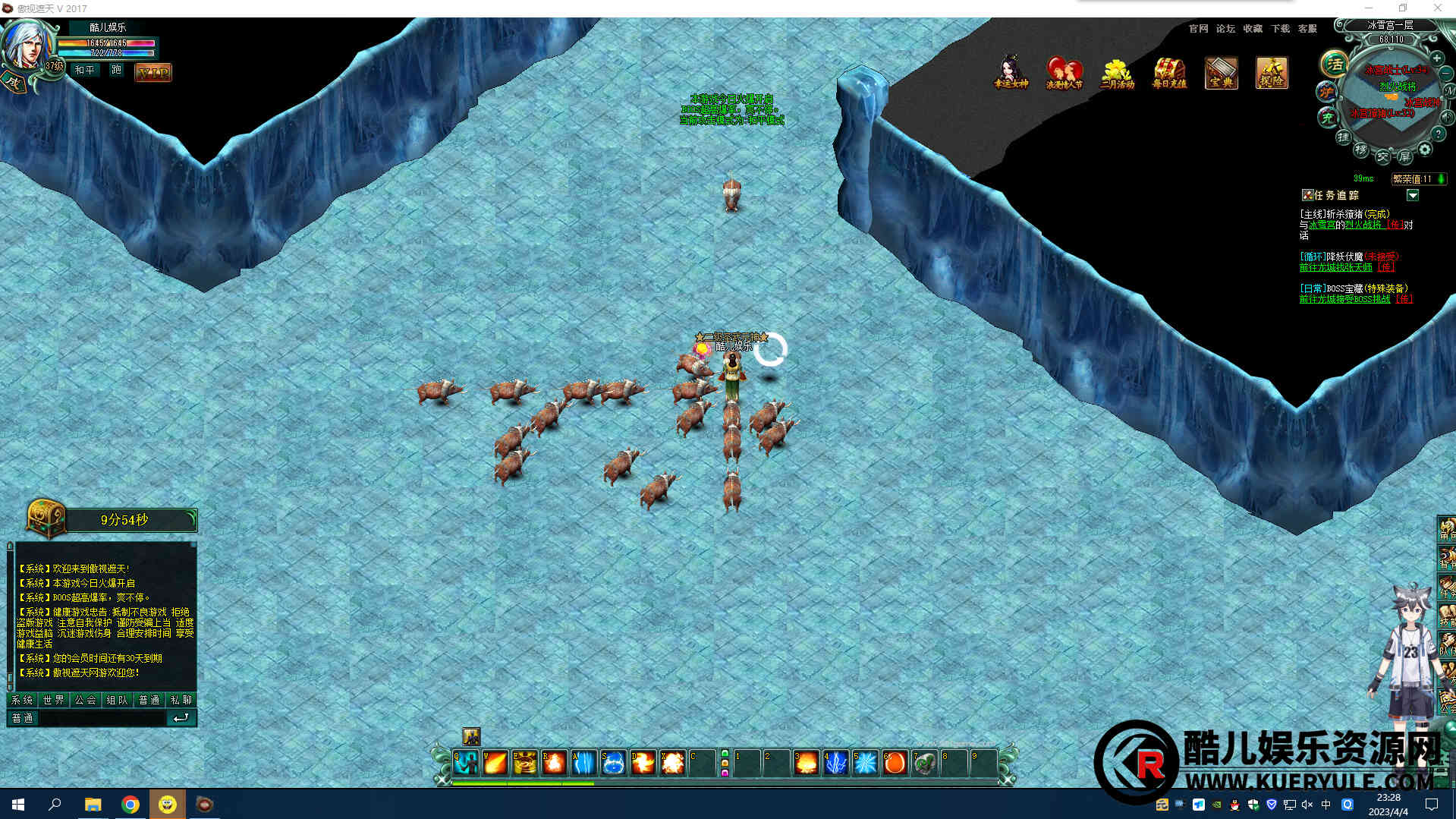
Task: Open Chrome from the Windows taskbar
Action: click(131, 805)
